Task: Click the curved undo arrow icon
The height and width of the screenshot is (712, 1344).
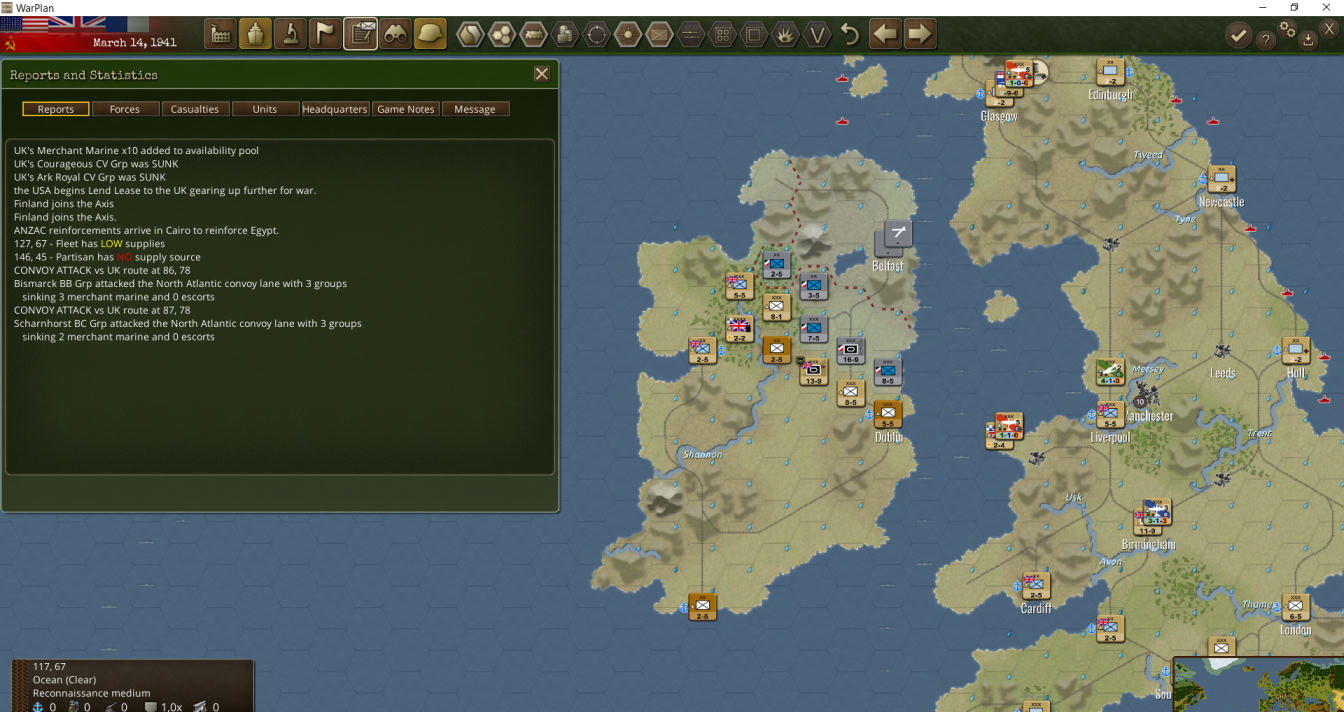Action: [850, 34]
